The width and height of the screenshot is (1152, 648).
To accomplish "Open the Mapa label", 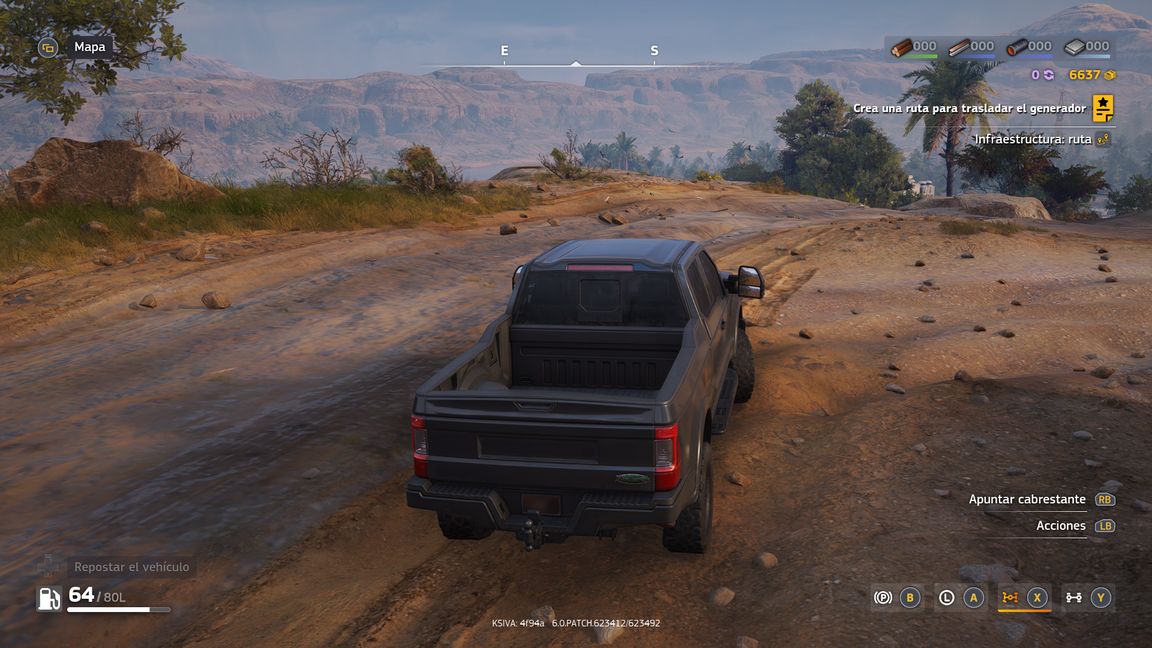I will (89, 47).
